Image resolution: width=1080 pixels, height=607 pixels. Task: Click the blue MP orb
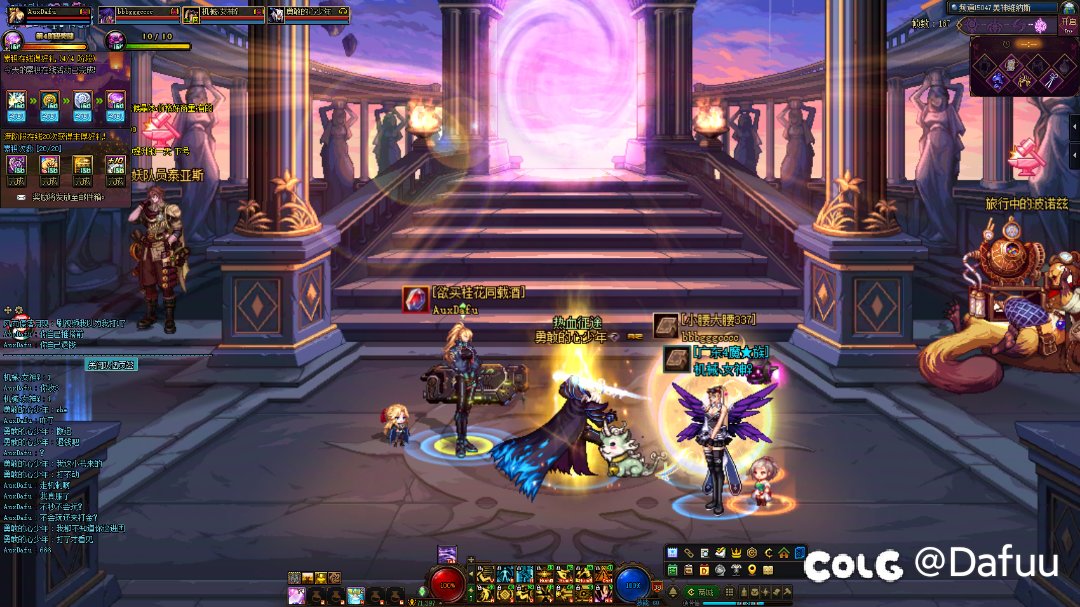point(632,584)
